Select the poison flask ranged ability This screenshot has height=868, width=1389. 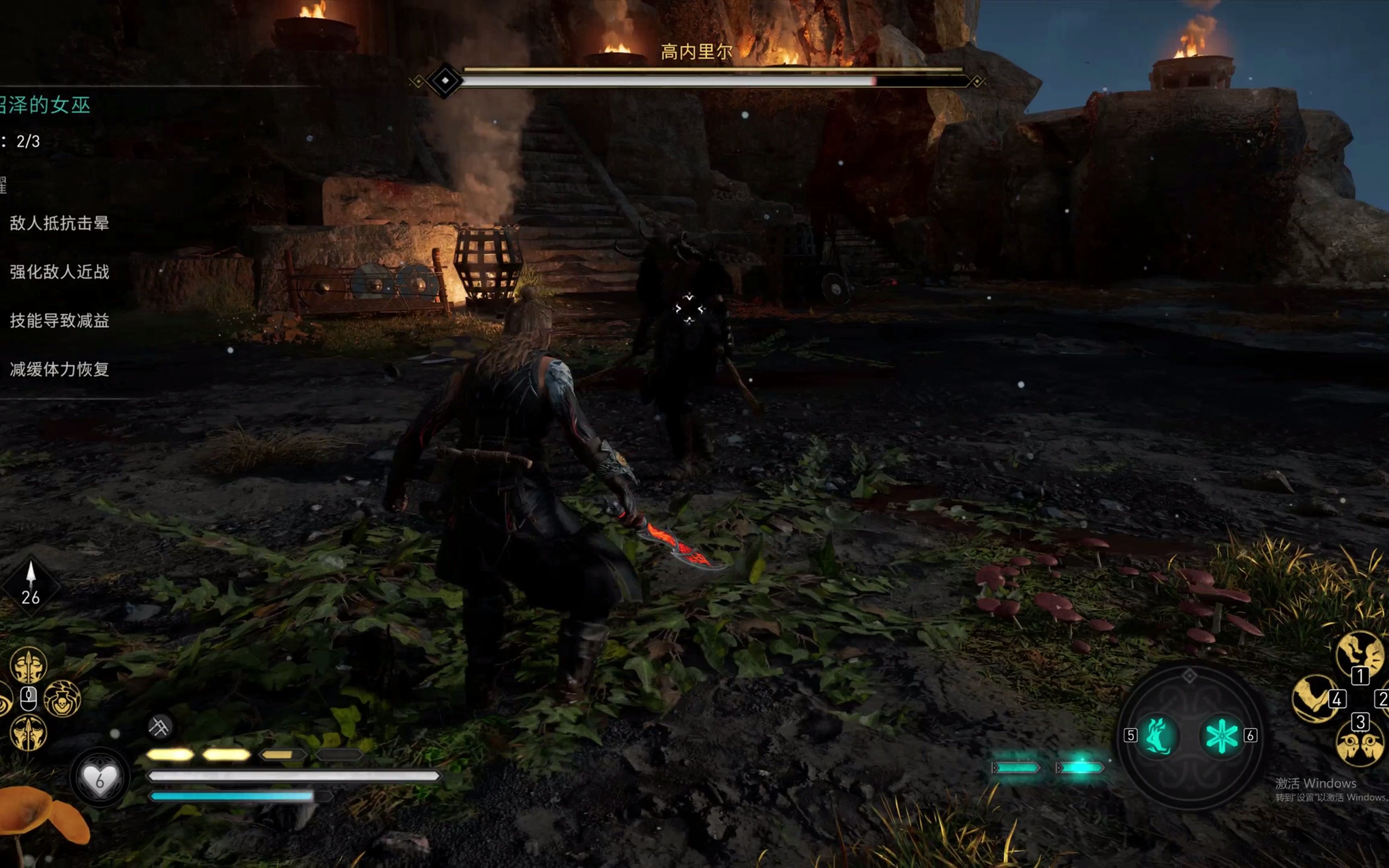click(x=62, y=699)
